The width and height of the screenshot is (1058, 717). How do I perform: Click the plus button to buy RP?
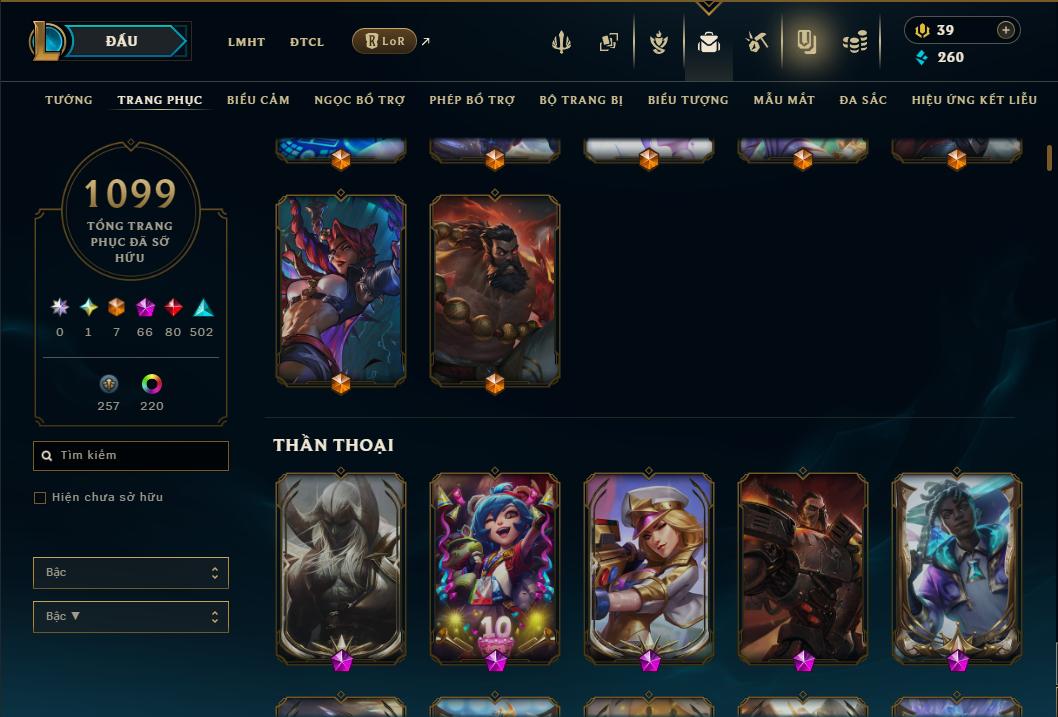click(x=1005, y=30)
